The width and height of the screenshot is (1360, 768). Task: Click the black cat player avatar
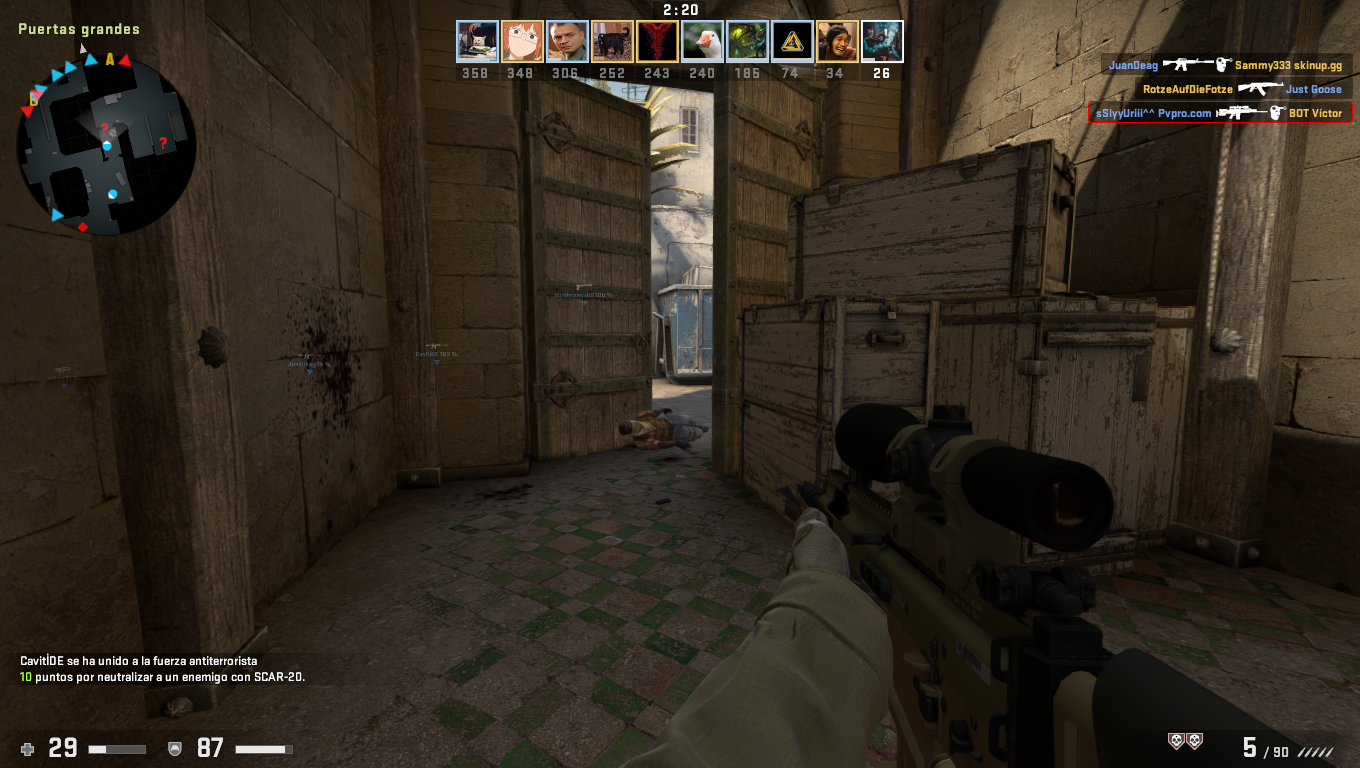click(x=612, y=42)
